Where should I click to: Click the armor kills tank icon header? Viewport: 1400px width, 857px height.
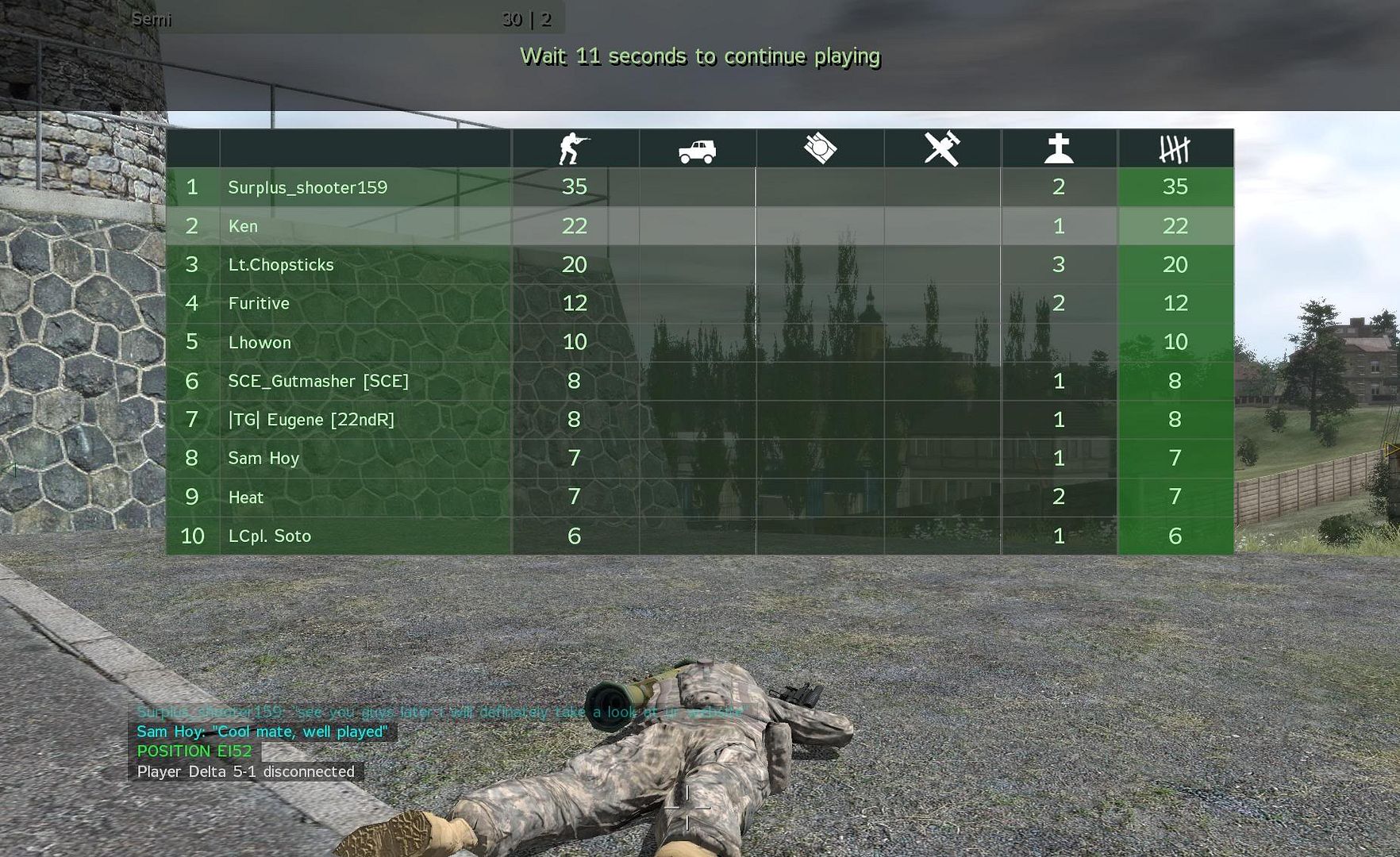tap(820, 148)
